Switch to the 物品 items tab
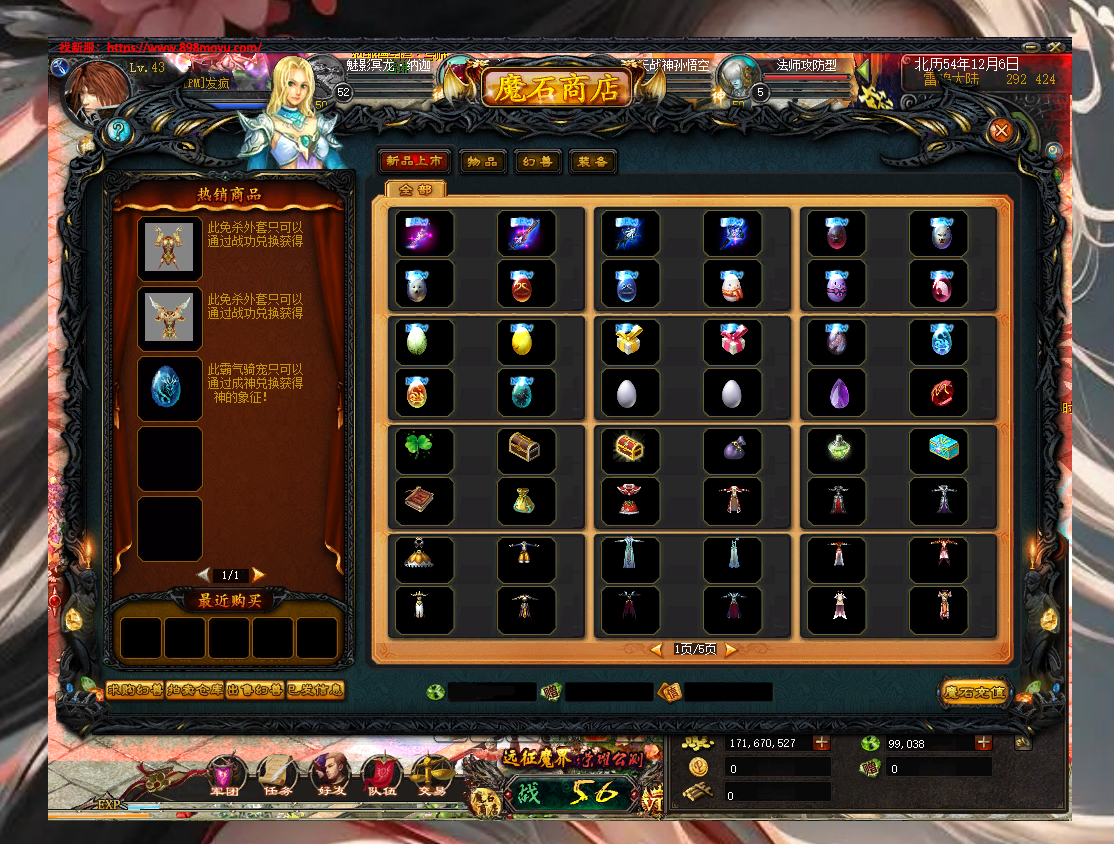 [x=482, y=162]
